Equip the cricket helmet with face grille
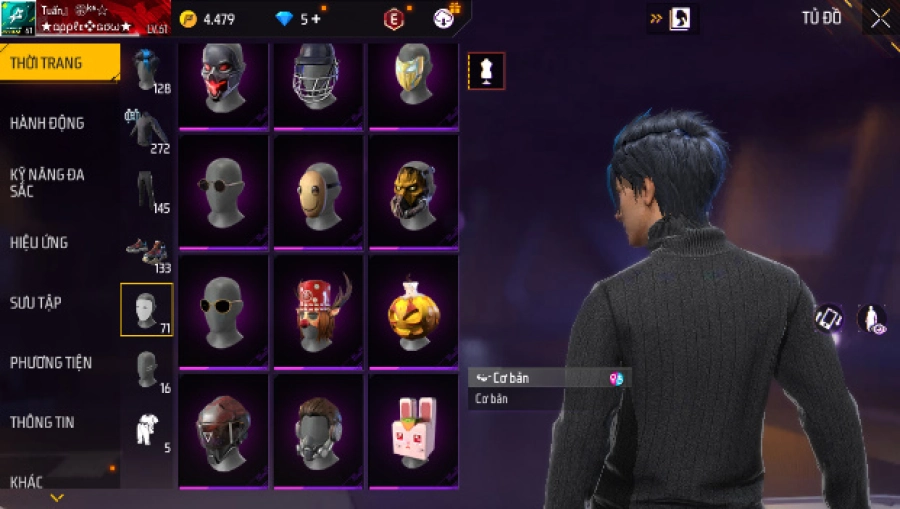Viewport: 900px width, 509px height. [x=317, y=82]
